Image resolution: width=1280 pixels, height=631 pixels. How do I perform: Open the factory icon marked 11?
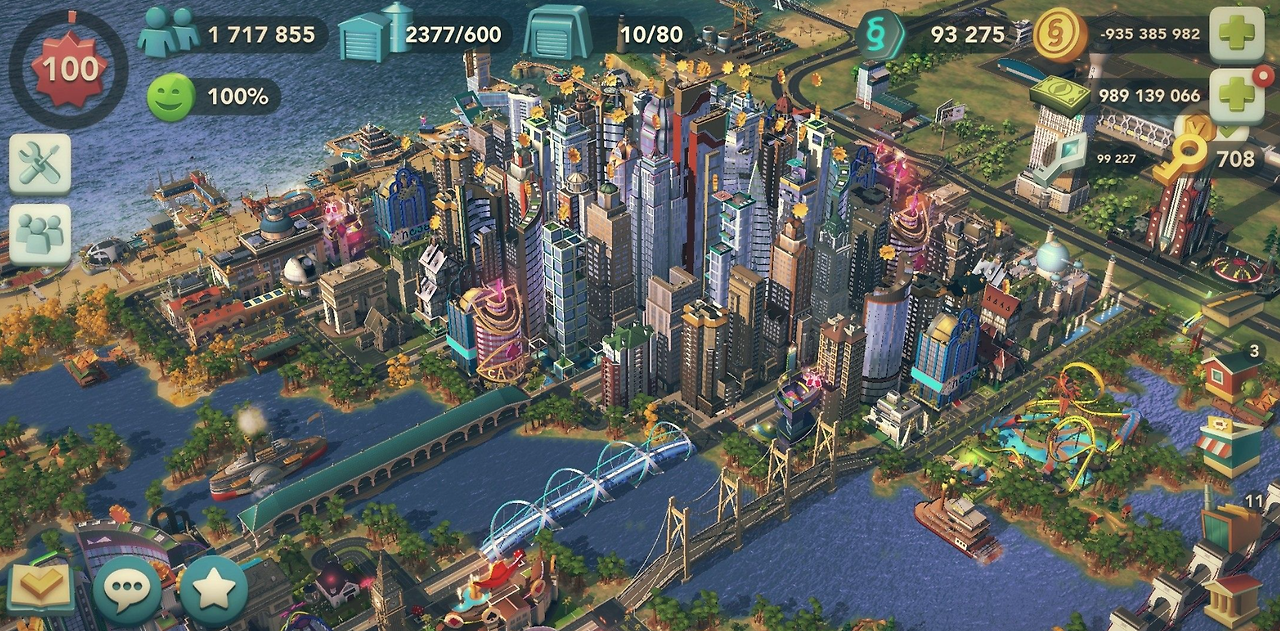[x=1230, y=527]
